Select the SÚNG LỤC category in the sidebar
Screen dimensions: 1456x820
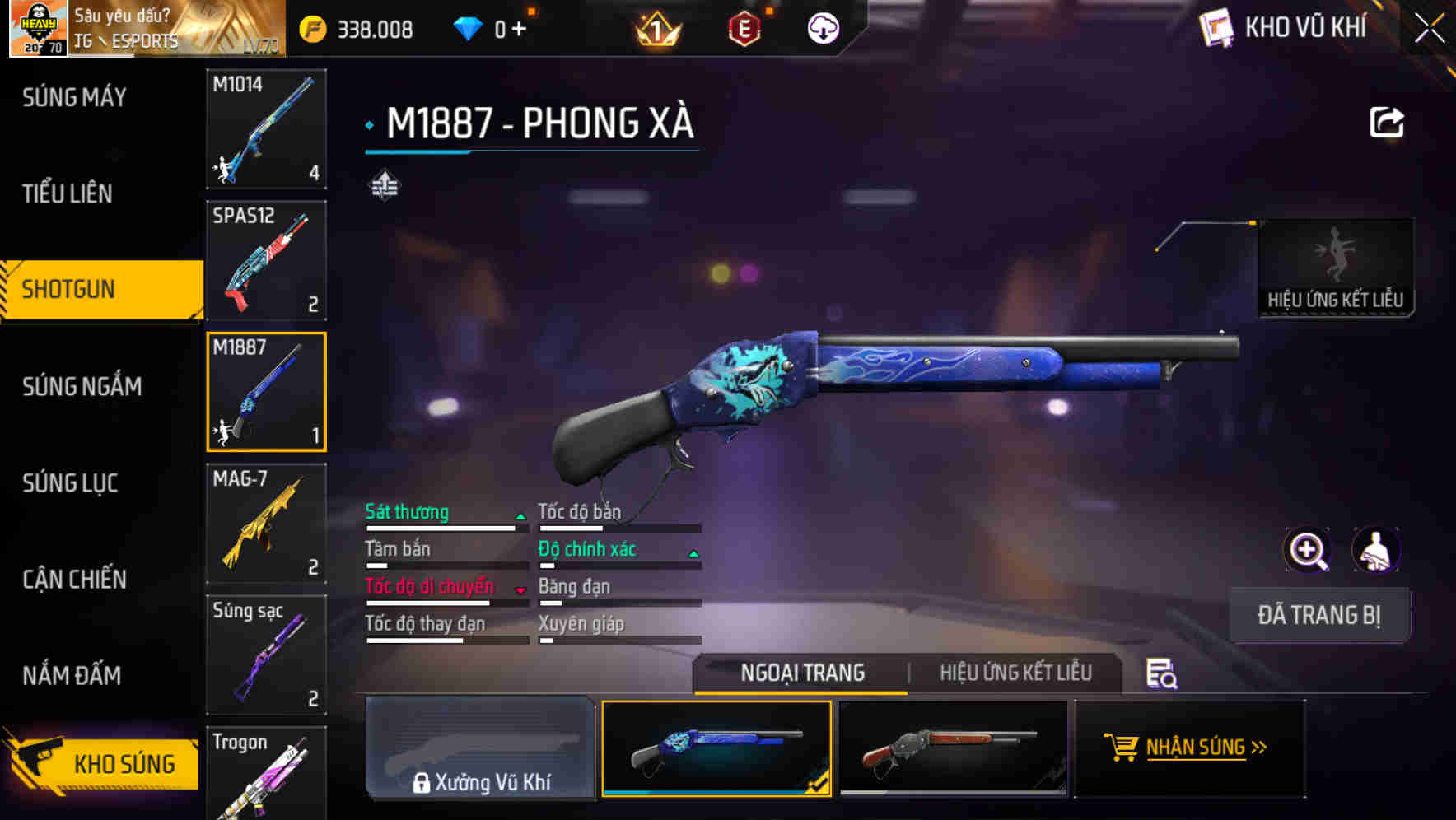tap(69, 483)
